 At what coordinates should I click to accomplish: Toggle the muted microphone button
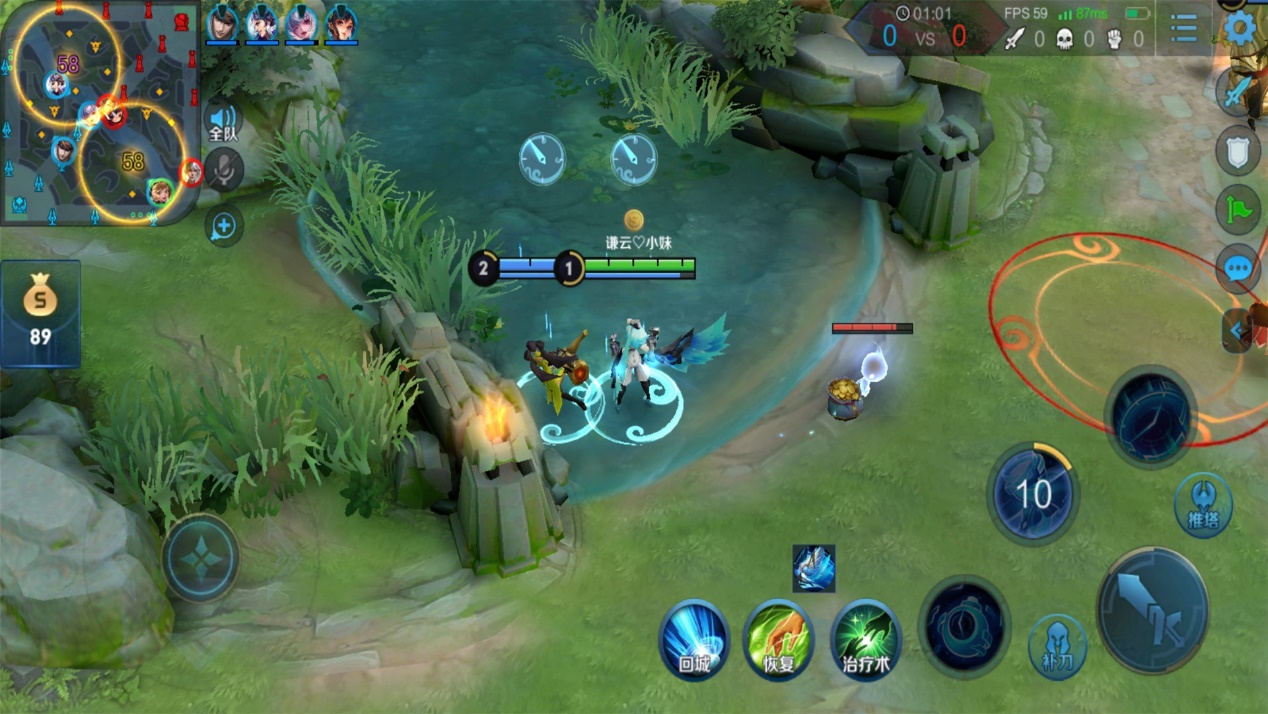click(224, 170)
